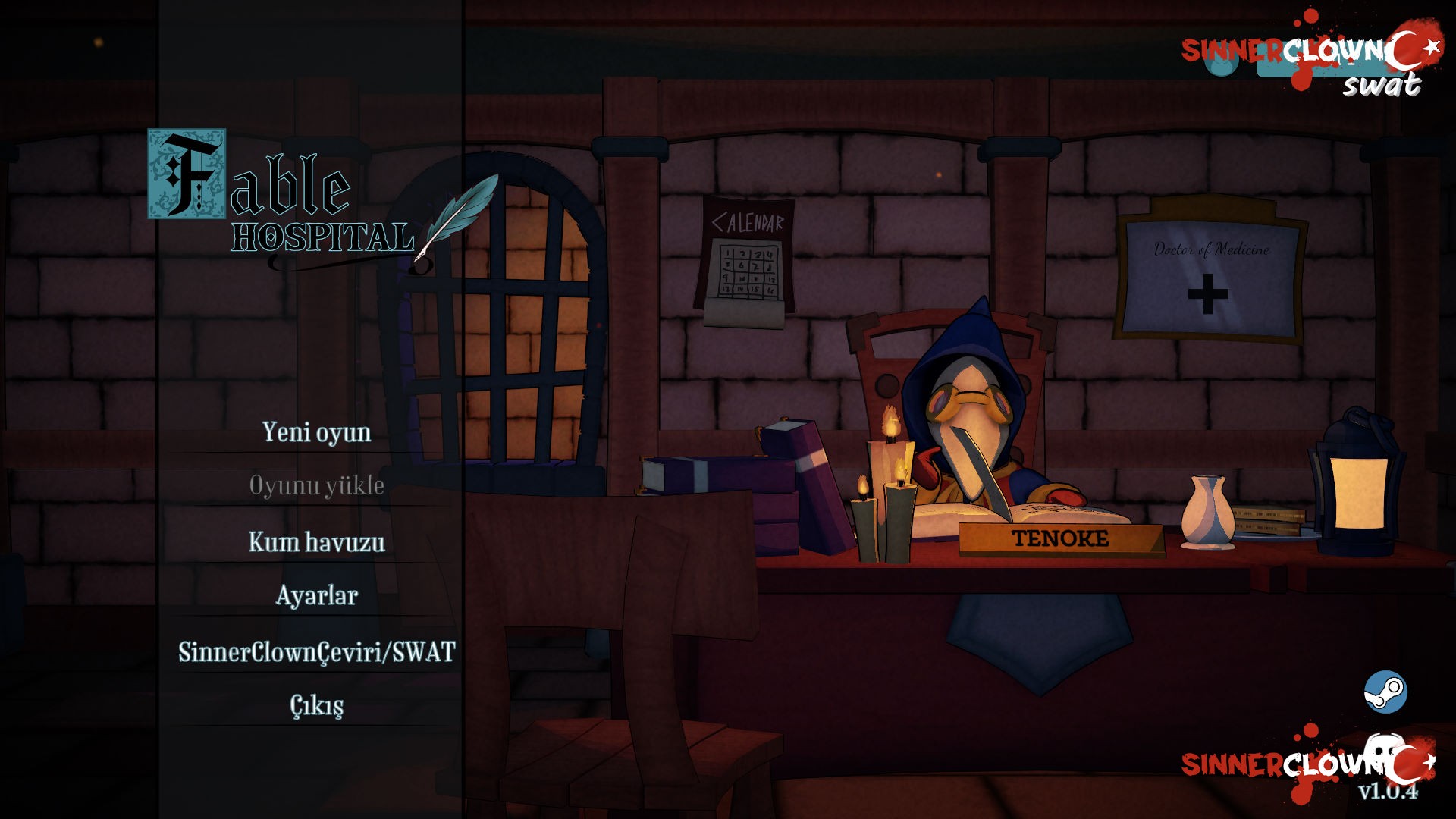Click the Steam logo icon

click(1385, 692)
